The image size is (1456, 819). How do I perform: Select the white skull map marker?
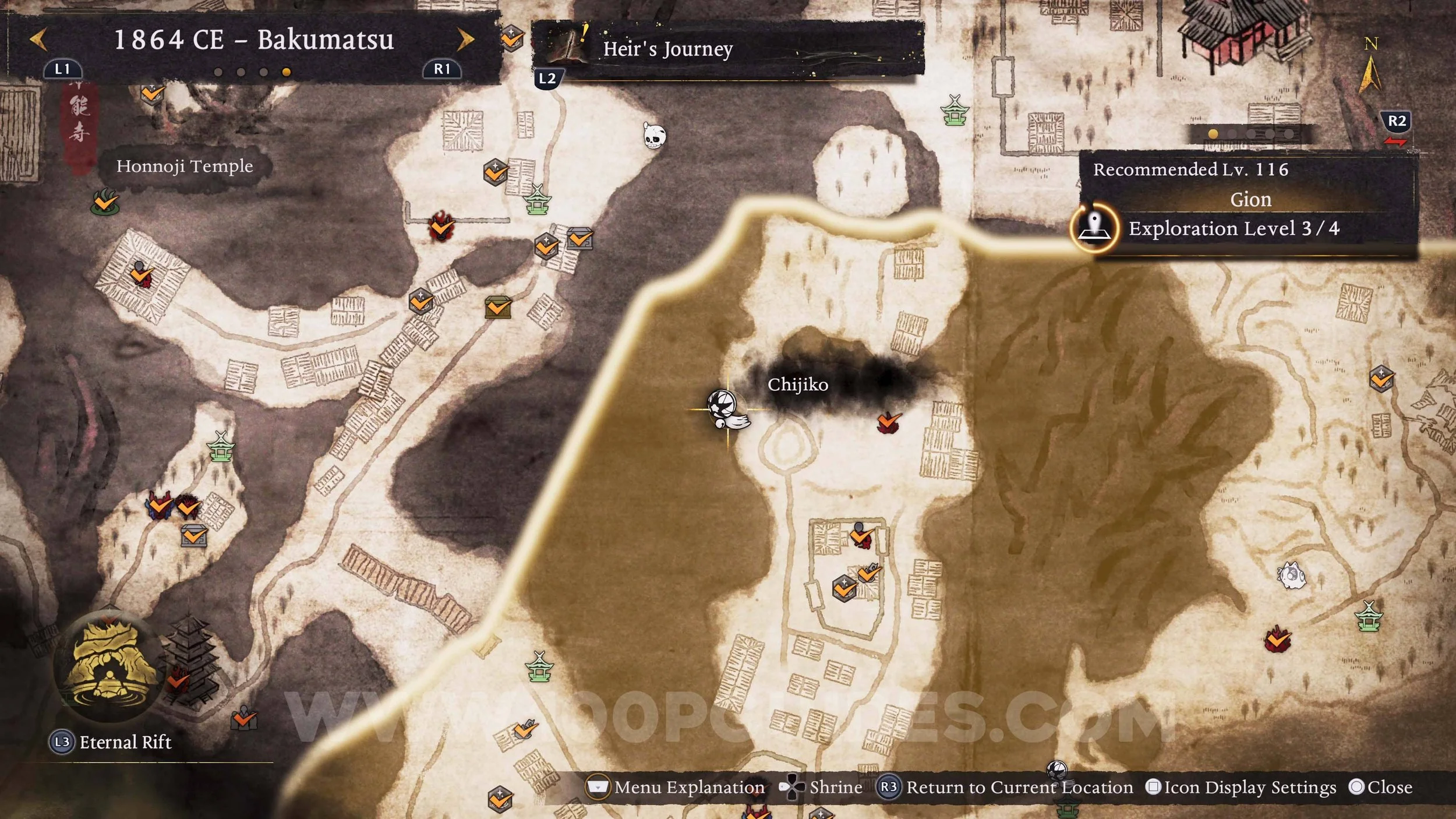654,136
